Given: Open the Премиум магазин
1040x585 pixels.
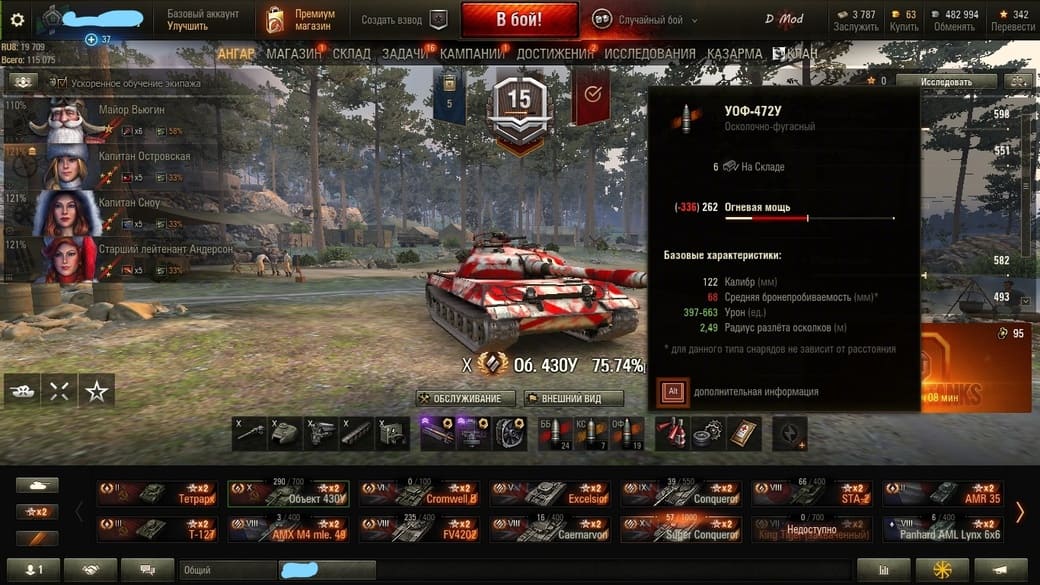Looking at the screenshot, I should [x=301, y=19].
